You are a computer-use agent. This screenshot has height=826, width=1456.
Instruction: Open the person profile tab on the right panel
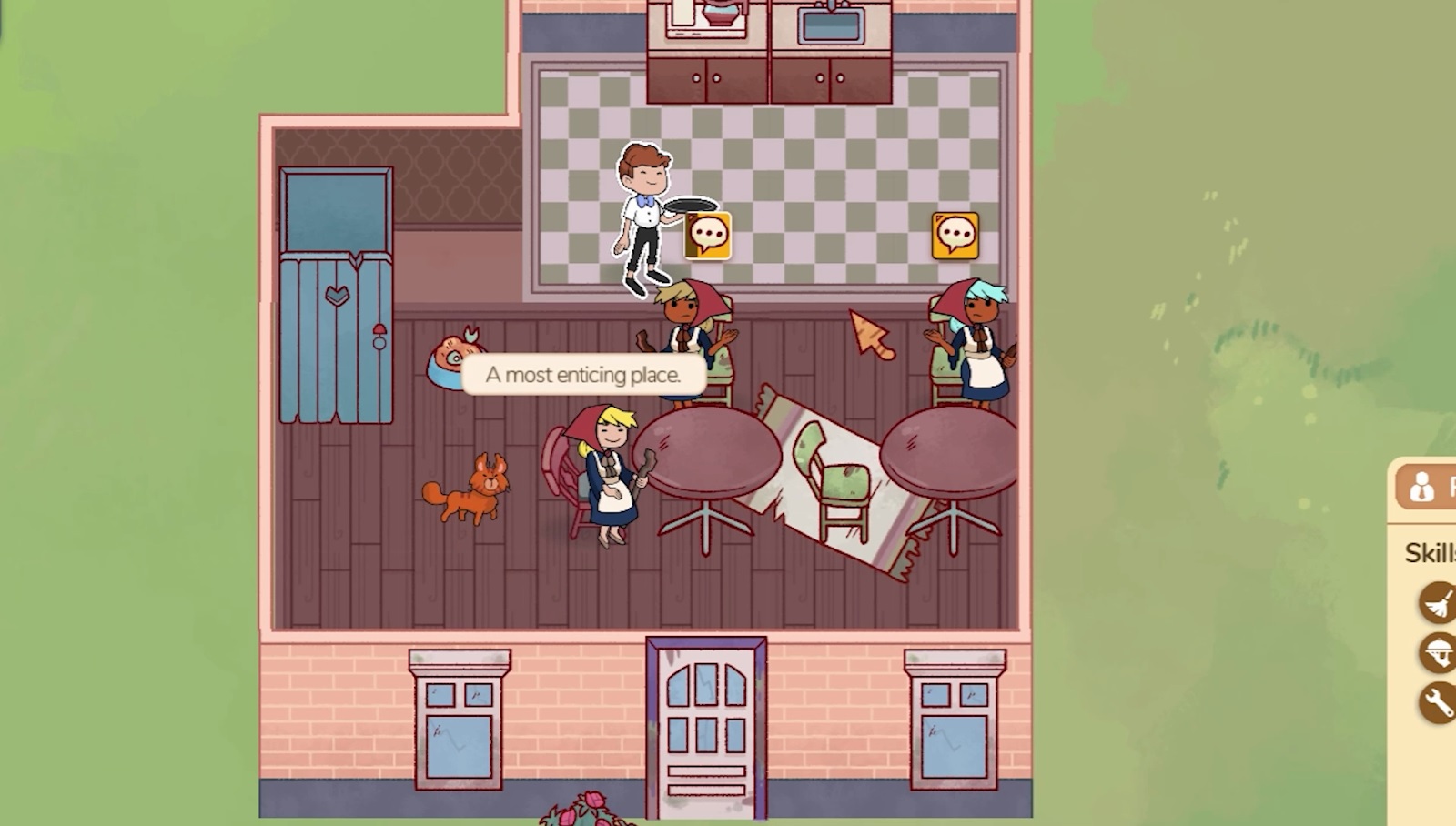click(x=1423, y=488)
